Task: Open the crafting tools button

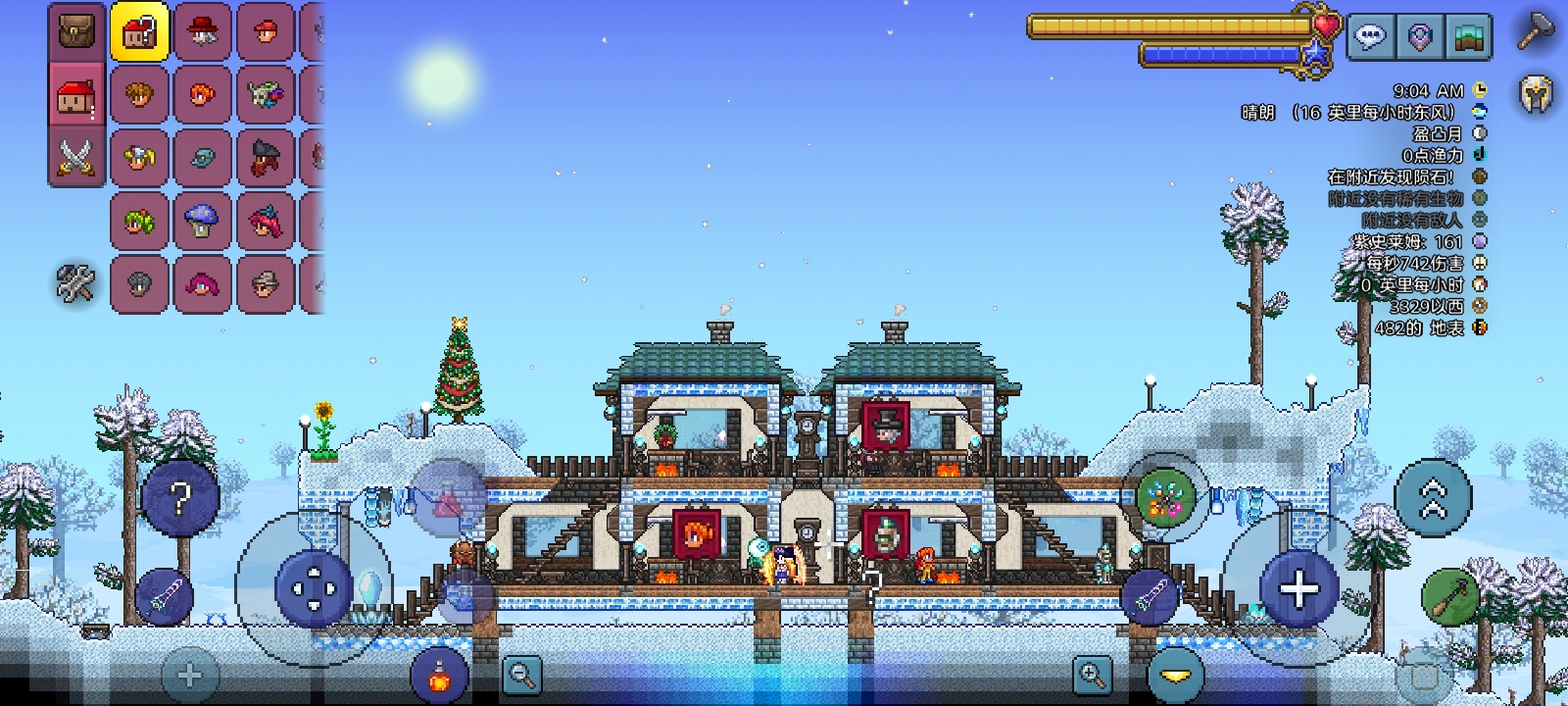Action: 75,283
